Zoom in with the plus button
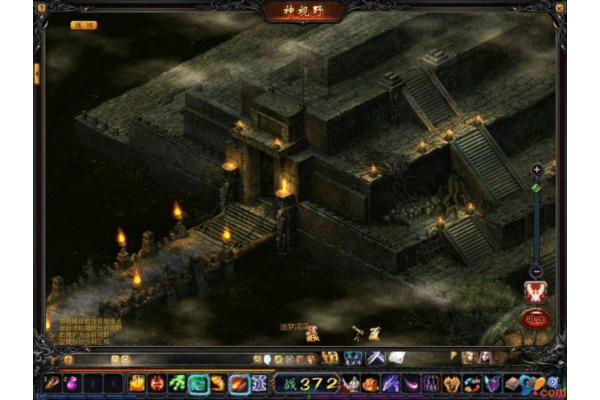The image size is (600, 400). 536,169
